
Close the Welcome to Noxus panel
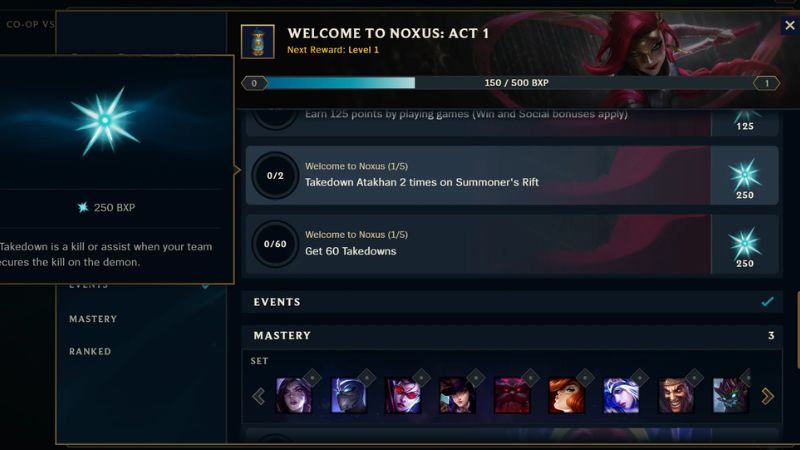coord(789,25)
